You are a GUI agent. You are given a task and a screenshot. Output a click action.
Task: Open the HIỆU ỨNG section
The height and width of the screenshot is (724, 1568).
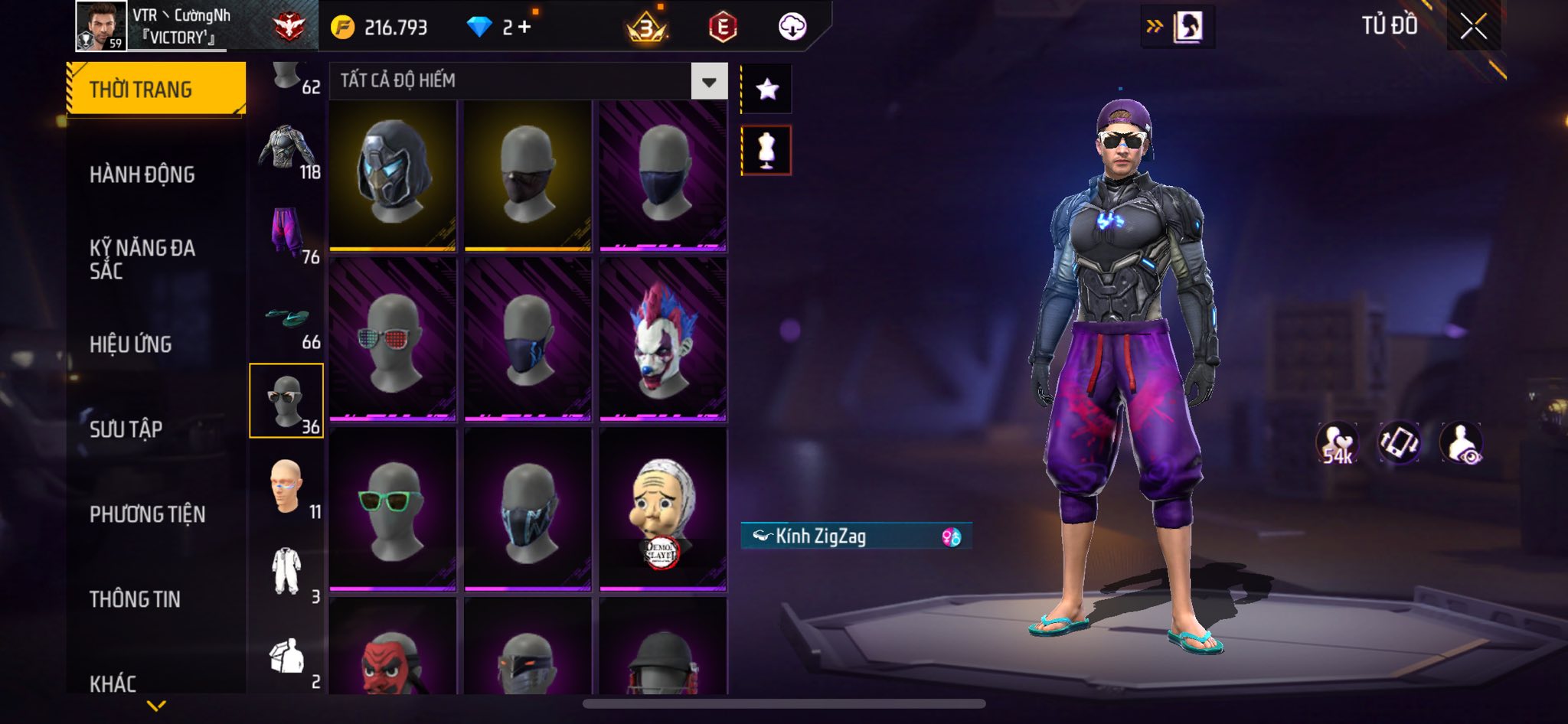tap(131, 344)
